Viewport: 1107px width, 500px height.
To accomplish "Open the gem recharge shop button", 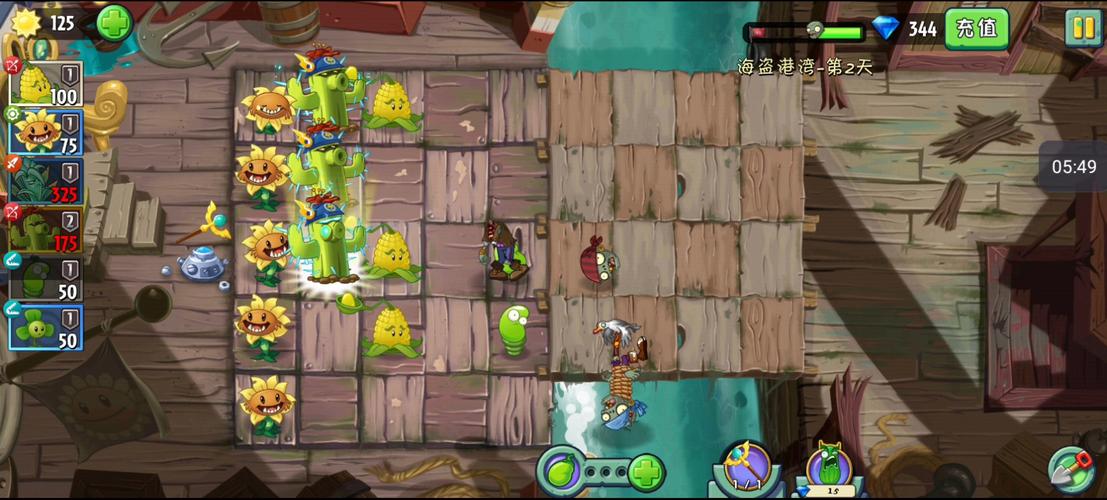I will pos(976,28).
